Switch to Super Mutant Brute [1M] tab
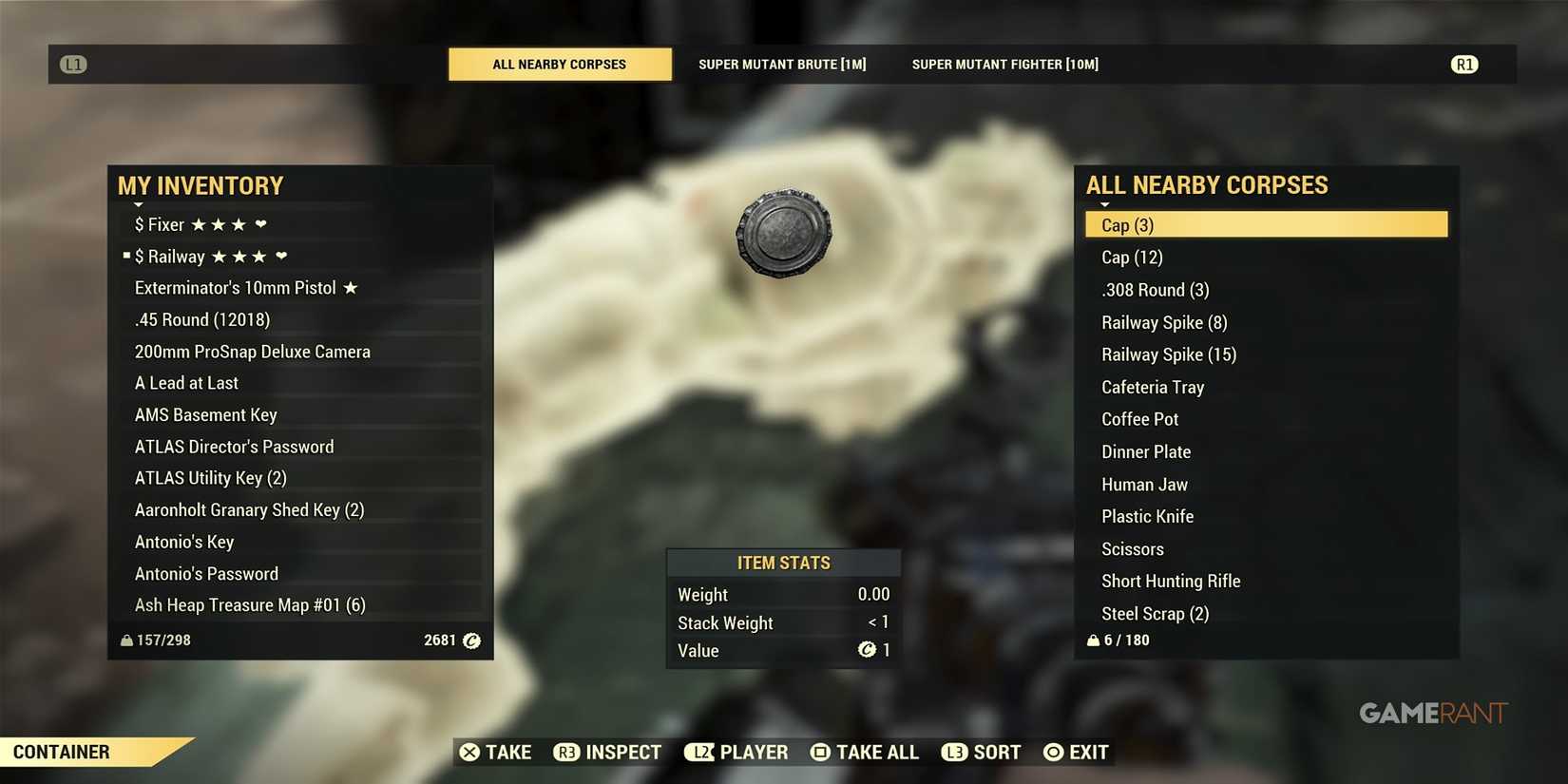Viewport: 1568px width, 784px height. pos(782,64)
